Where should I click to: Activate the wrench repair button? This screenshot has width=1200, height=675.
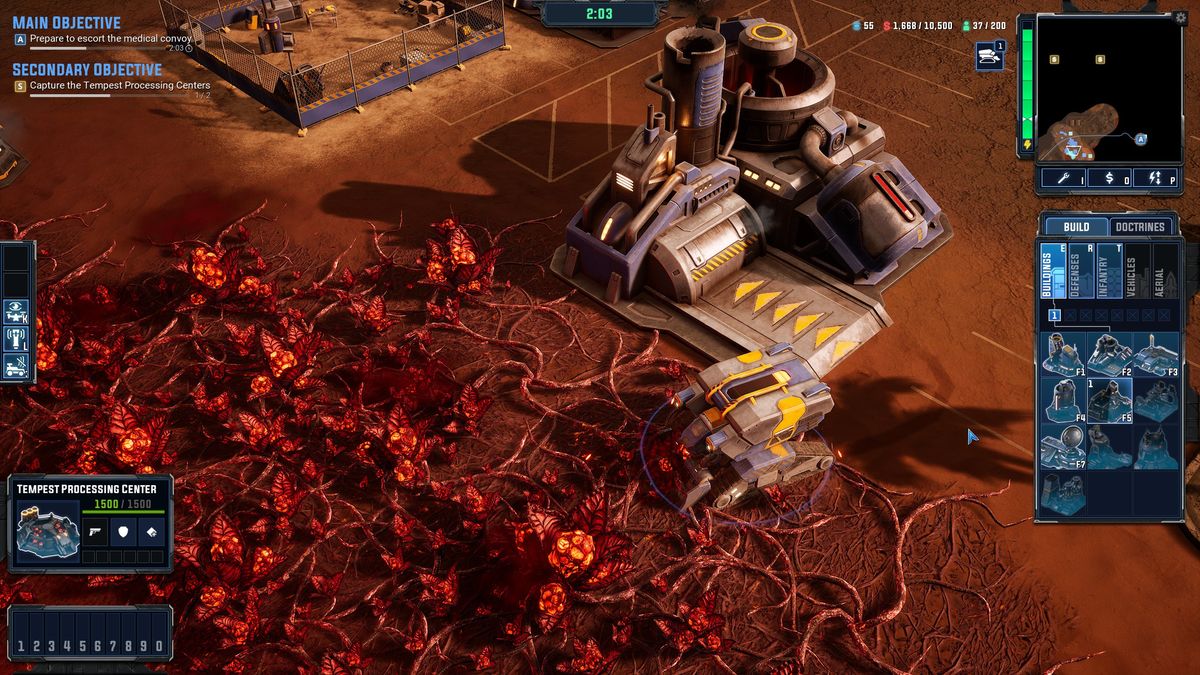pyautogui.click(x=1063, y=178)
